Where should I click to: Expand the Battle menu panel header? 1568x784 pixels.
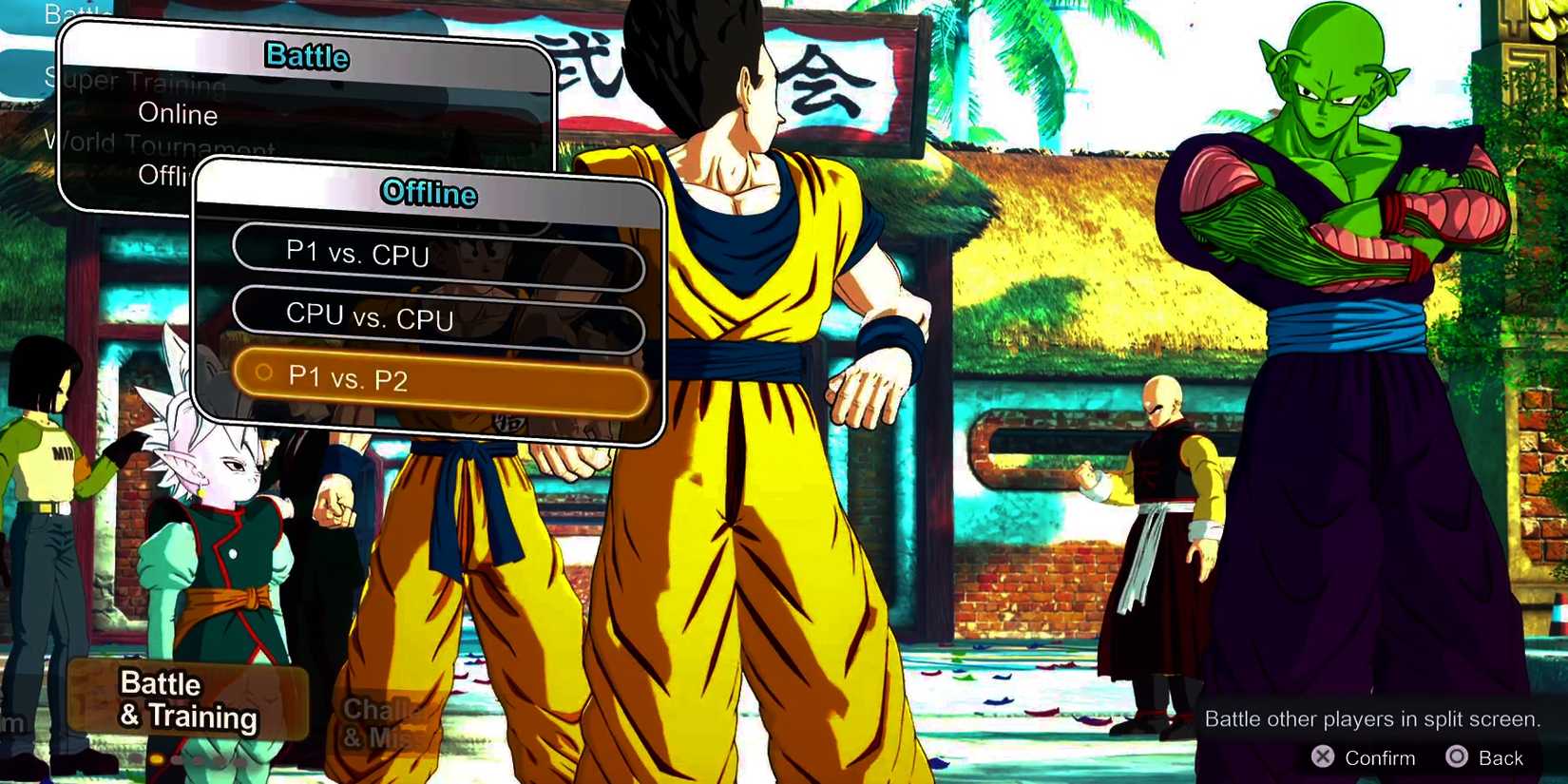[306, 57]
